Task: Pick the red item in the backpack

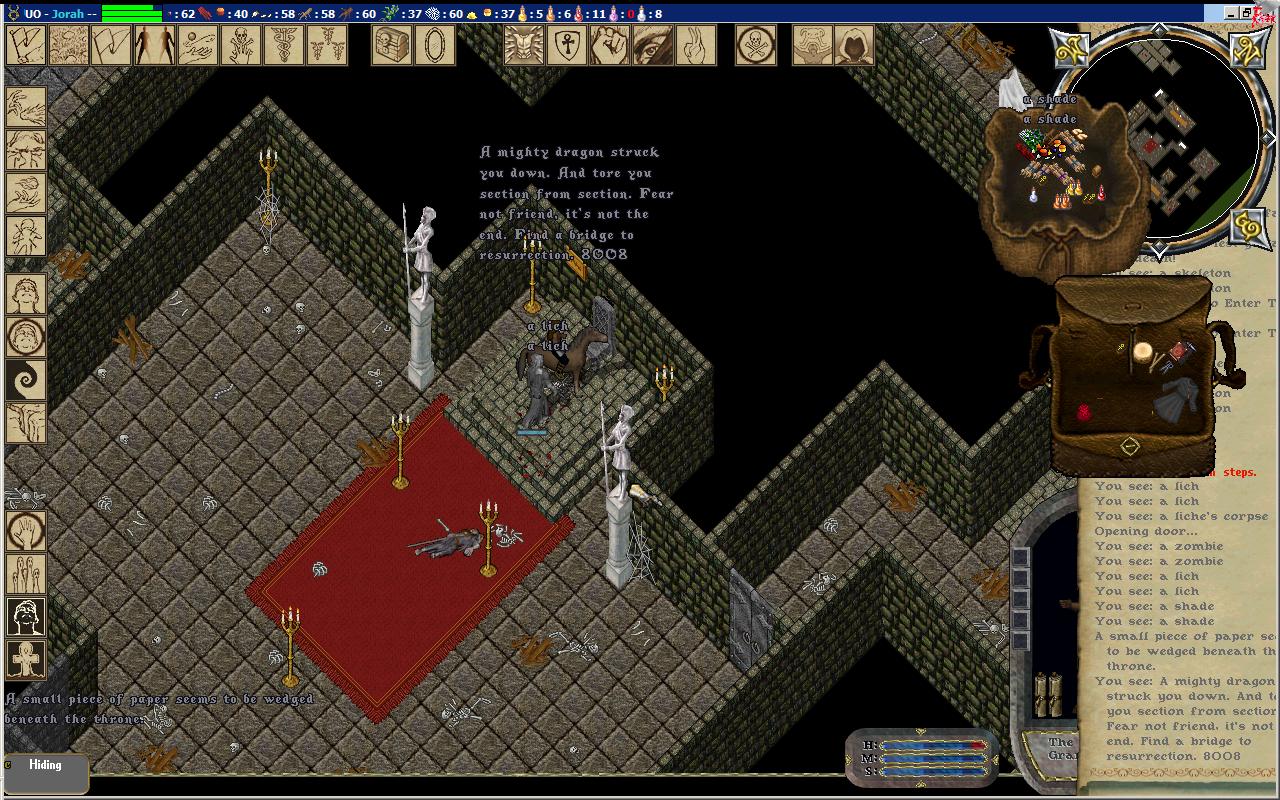Action: click(1084, 412)
